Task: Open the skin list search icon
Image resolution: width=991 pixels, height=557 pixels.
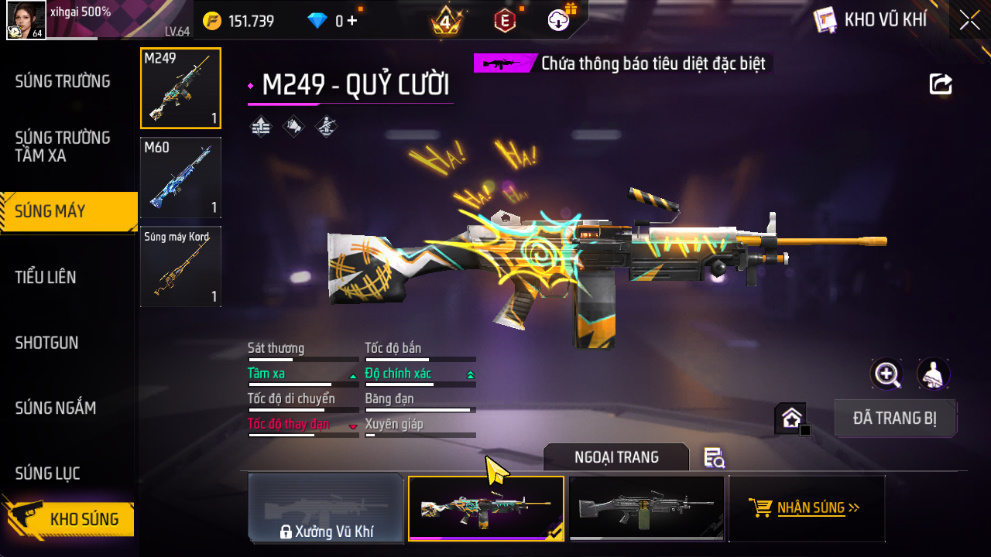Action: click(x=714, y=457)
